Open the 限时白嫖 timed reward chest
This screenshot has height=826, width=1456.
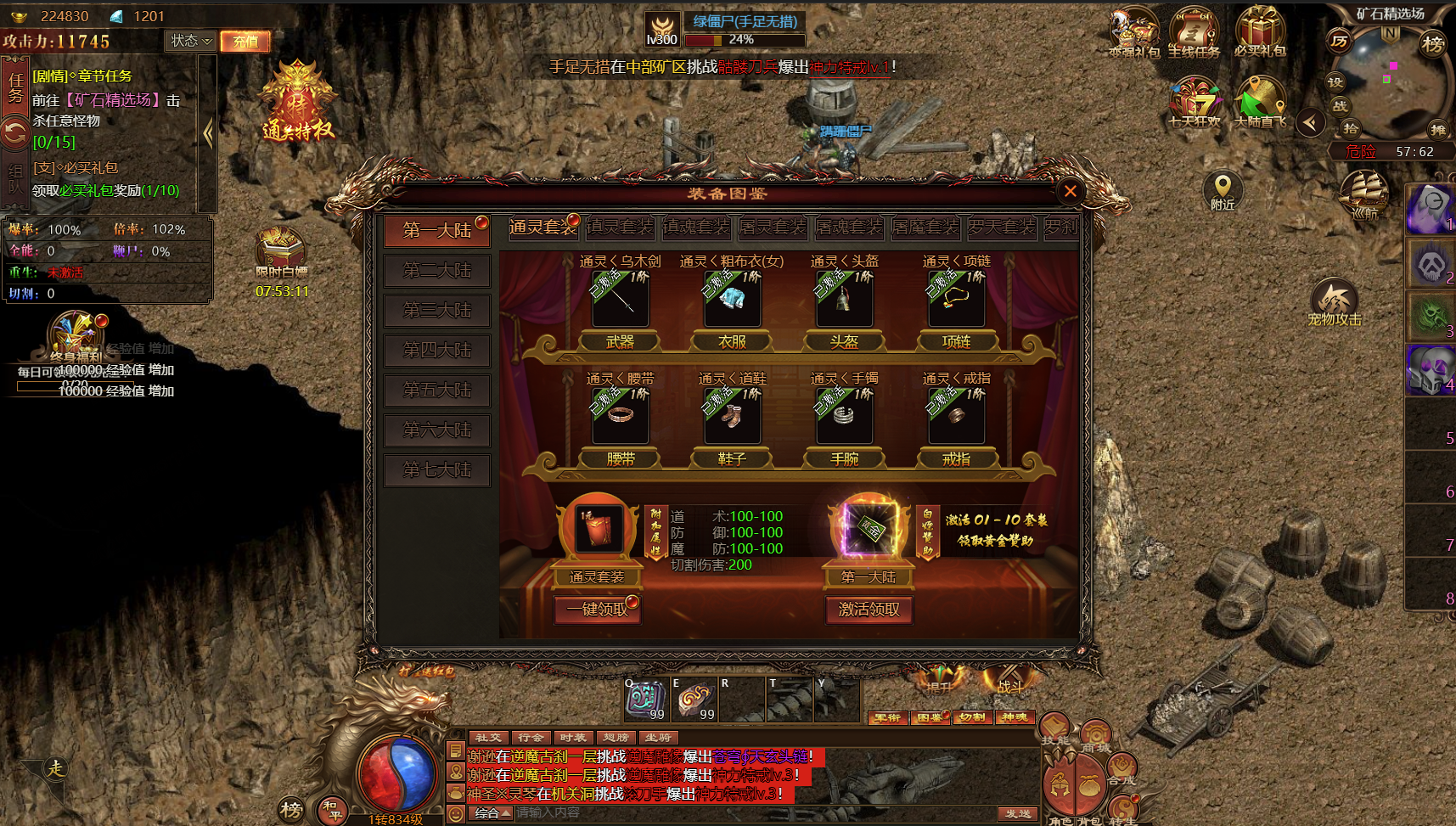coord(280,252)
